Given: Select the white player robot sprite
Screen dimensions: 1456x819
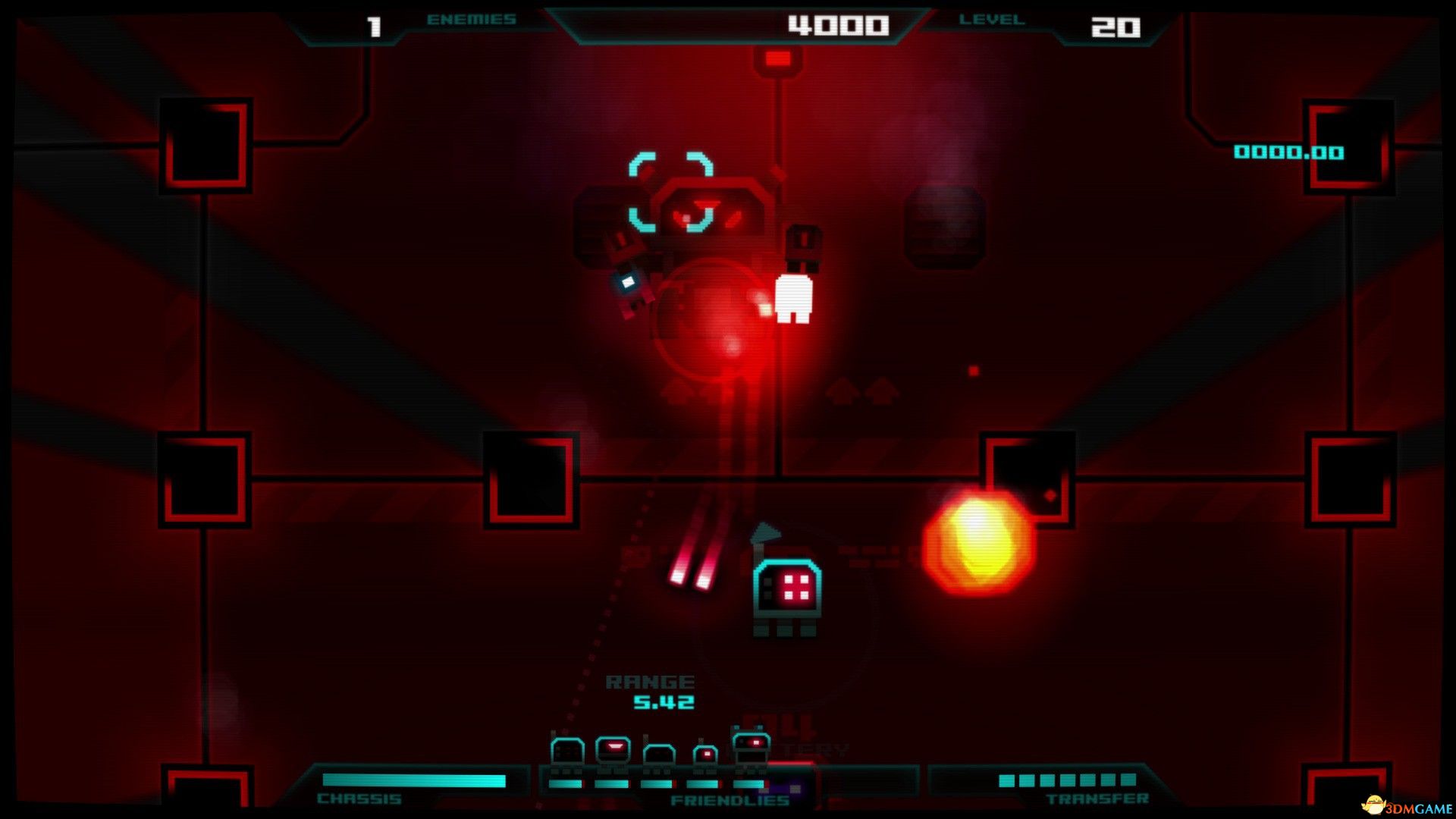Looking at the screenshot, I should click(792, 300).
